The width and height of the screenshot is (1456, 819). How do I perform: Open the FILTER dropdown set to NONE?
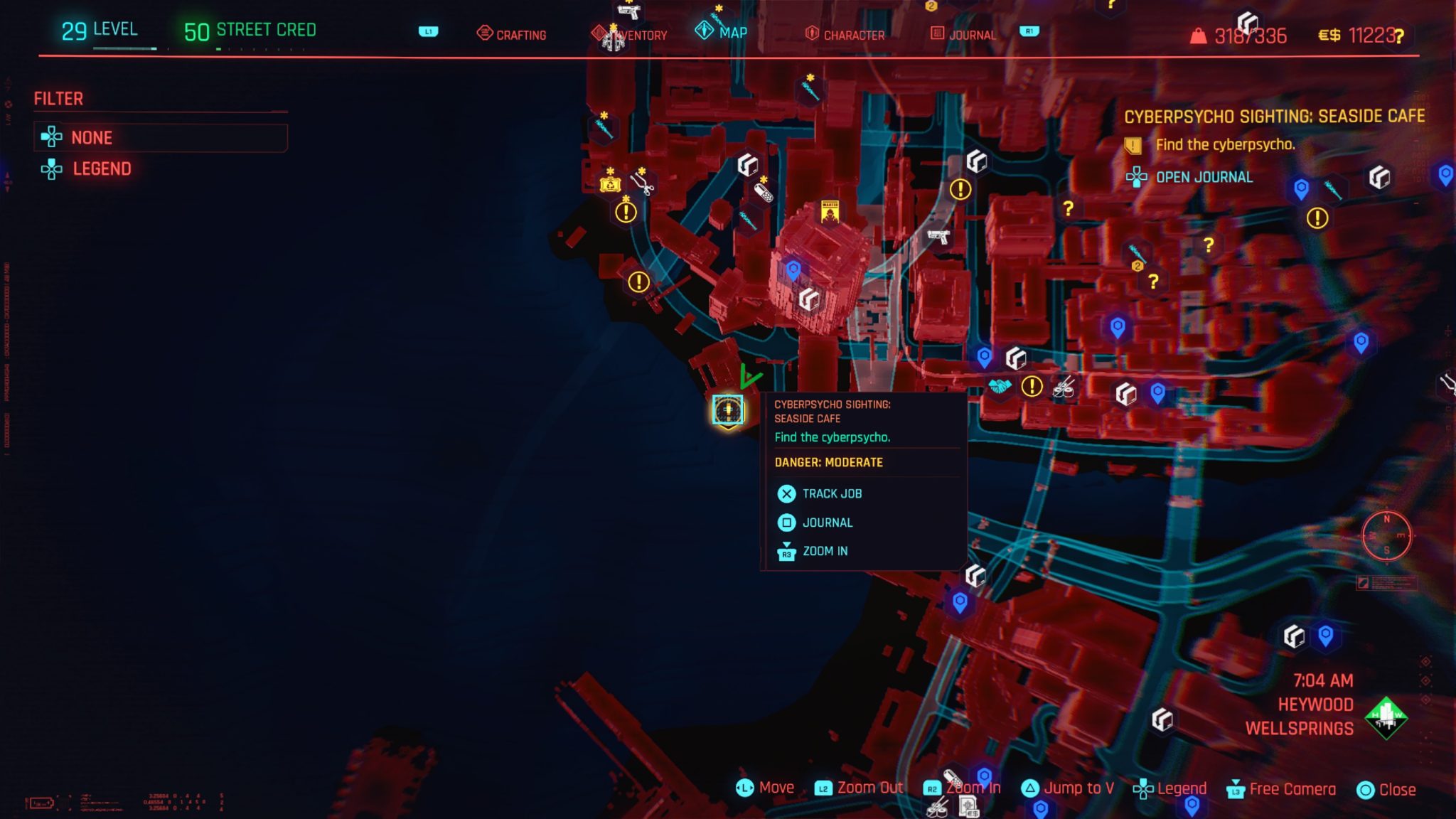(x=160, y=137)
